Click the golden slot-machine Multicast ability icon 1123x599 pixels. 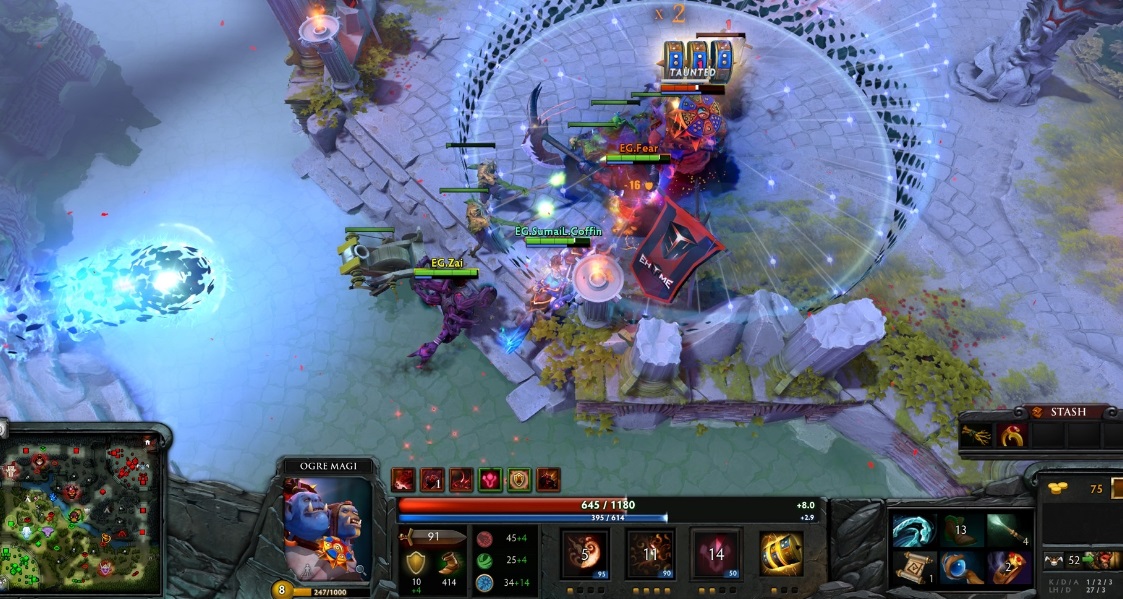tap(781, 554)
